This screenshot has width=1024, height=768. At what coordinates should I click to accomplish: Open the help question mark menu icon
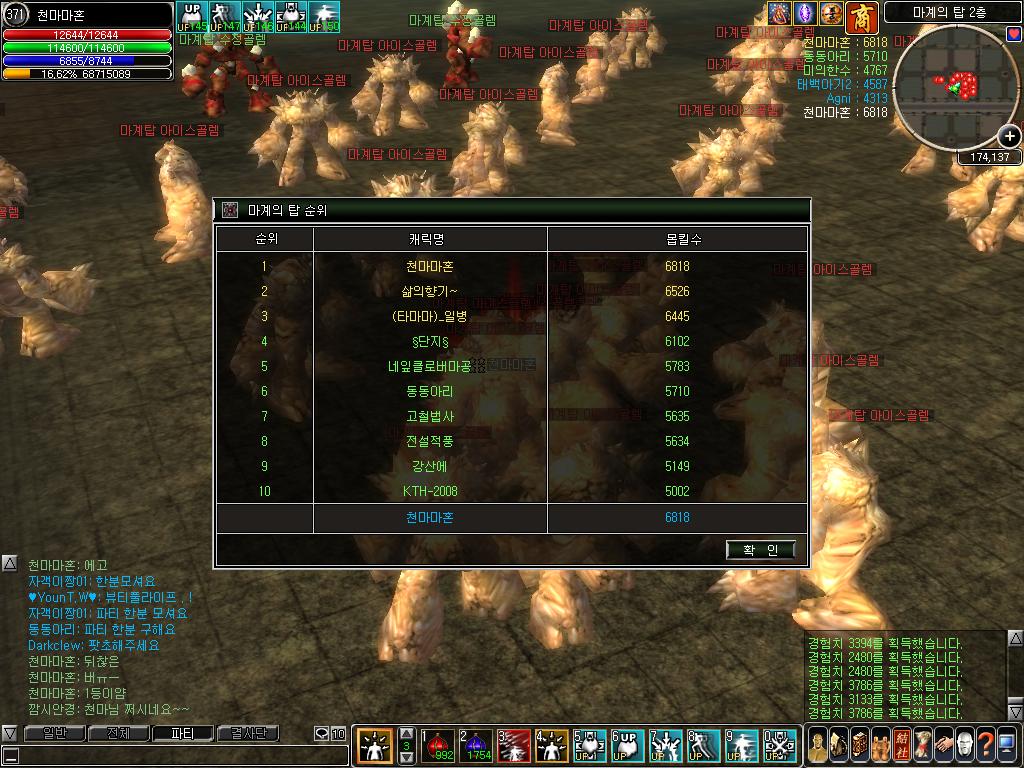click(985, 745)
